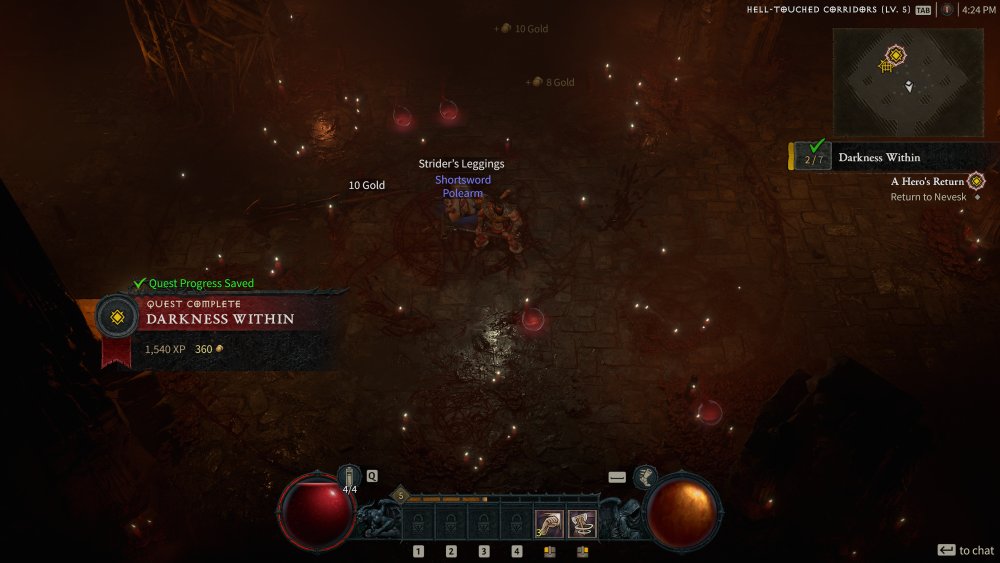Viewport: 1000px width, 563px height.
Task: Pick up the Polearm loot label
Action: [463, 193]
